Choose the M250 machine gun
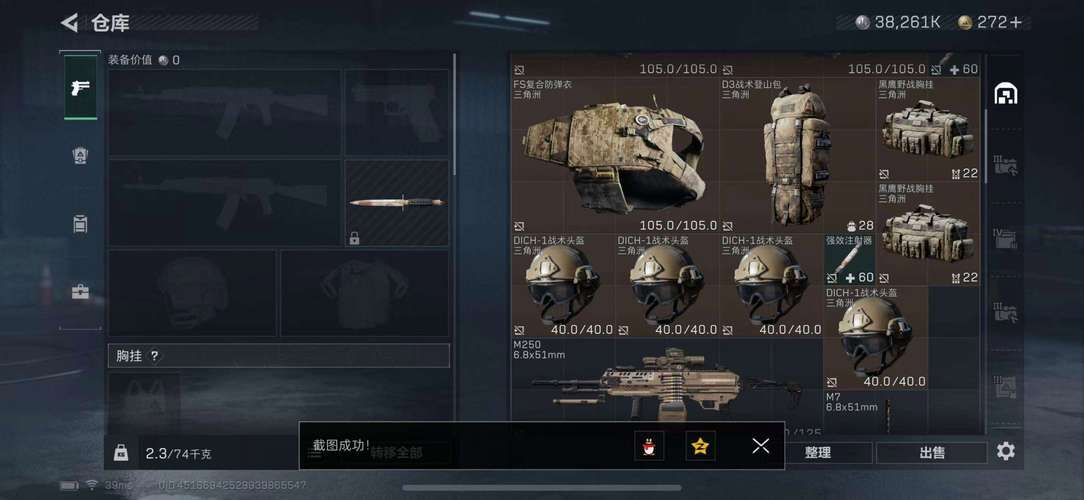Viewport: 1084px width, 500px height. [x=665, y=385]
